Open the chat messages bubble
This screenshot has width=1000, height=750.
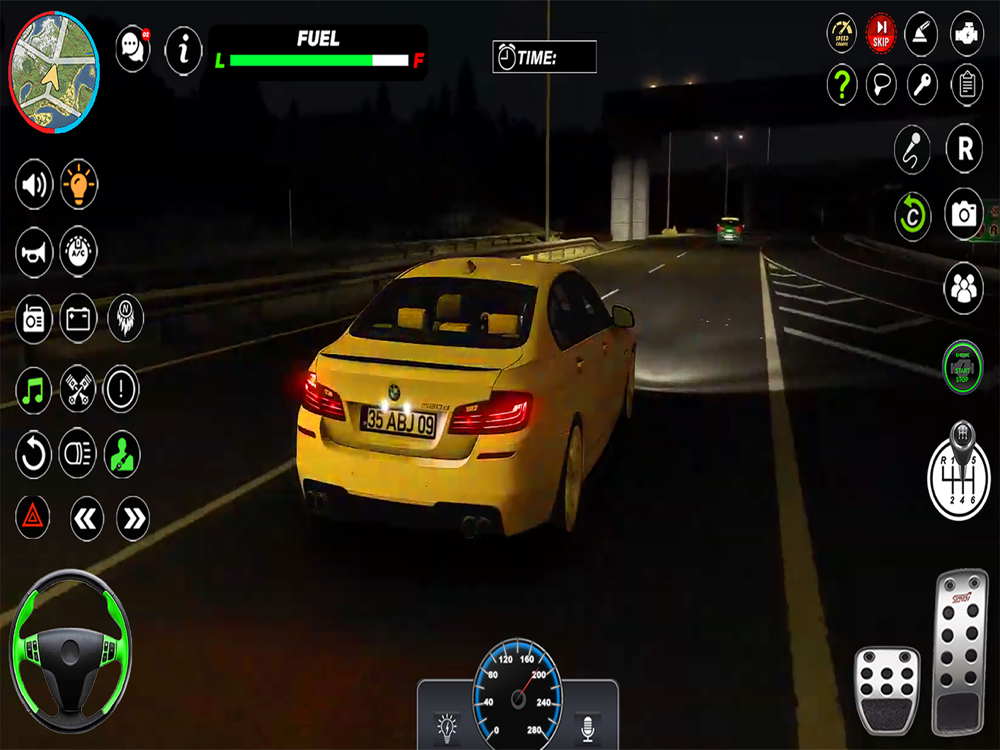pos(133,49)
